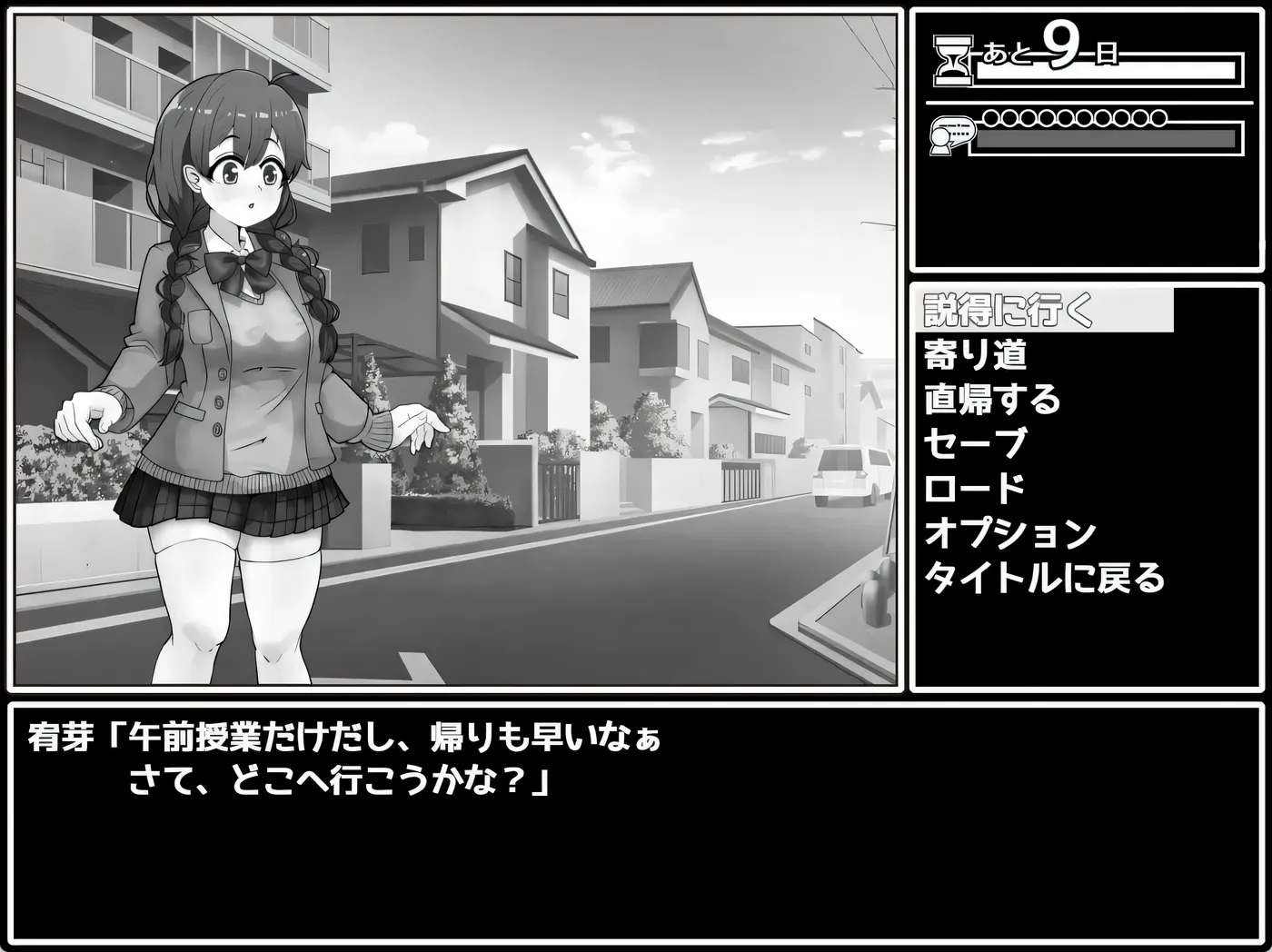Select タイトルに戻る to return to title
Viewport: 1272px width, 952px height.
coord(1043,577)
